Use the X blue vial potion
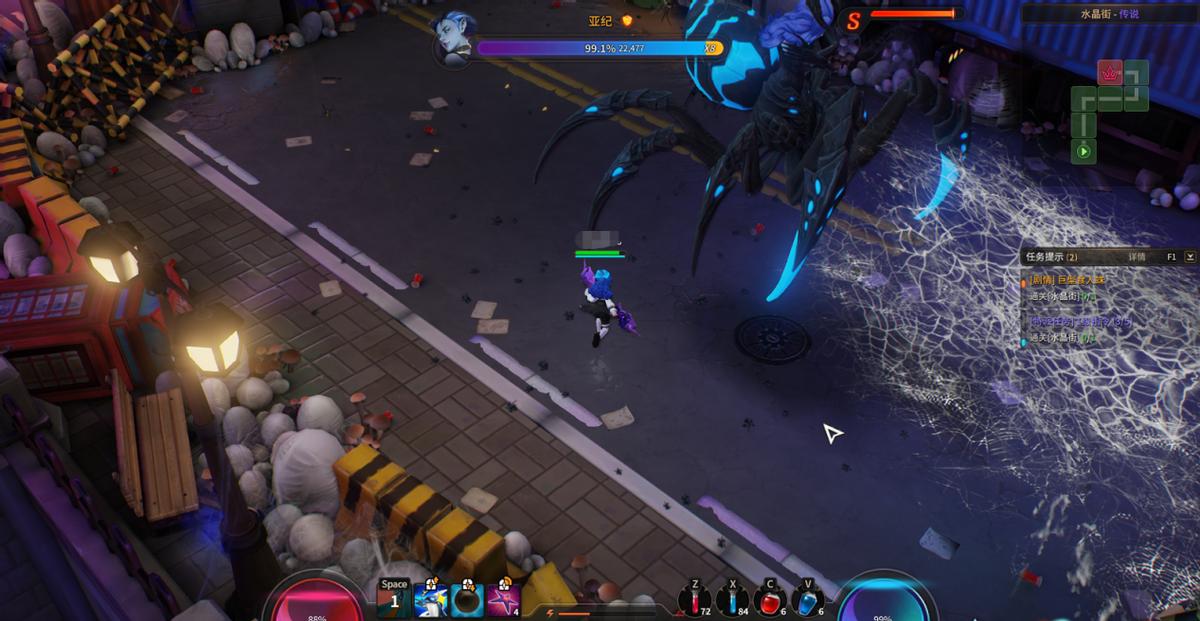 [731, 599]
